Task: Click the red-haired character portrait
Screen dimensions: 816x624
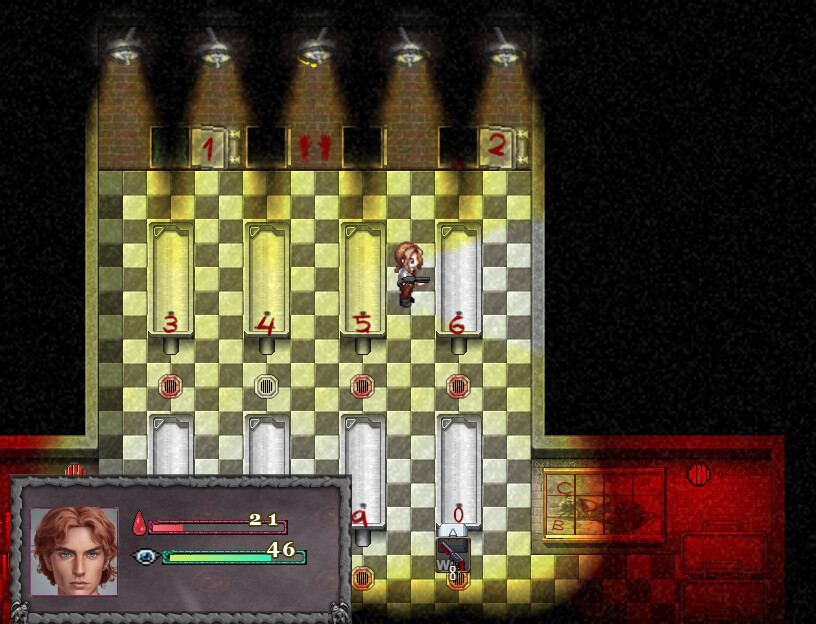Action: coord(74,551)
